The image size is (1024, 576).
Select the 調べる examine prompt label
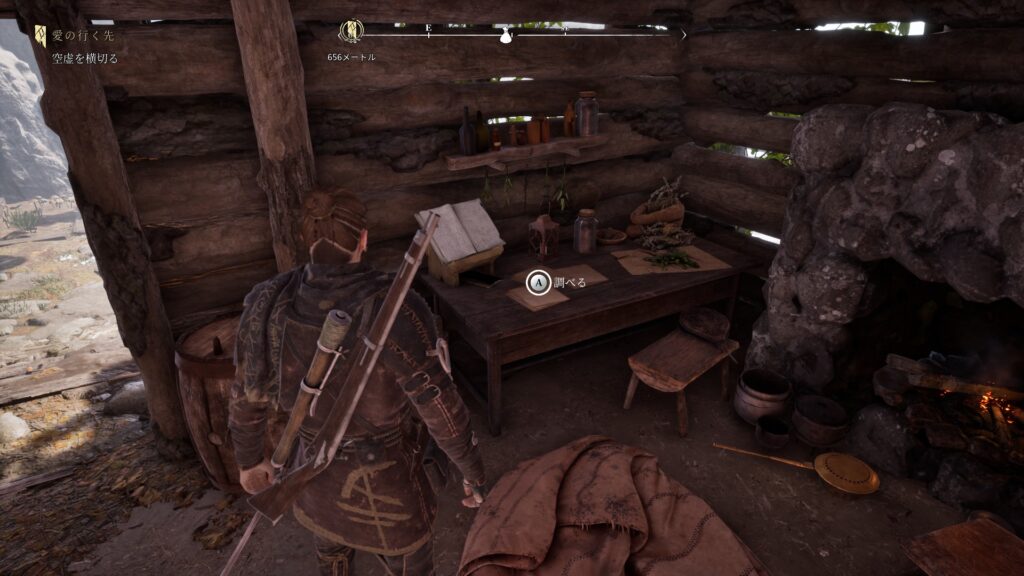[x=569, y=283]
